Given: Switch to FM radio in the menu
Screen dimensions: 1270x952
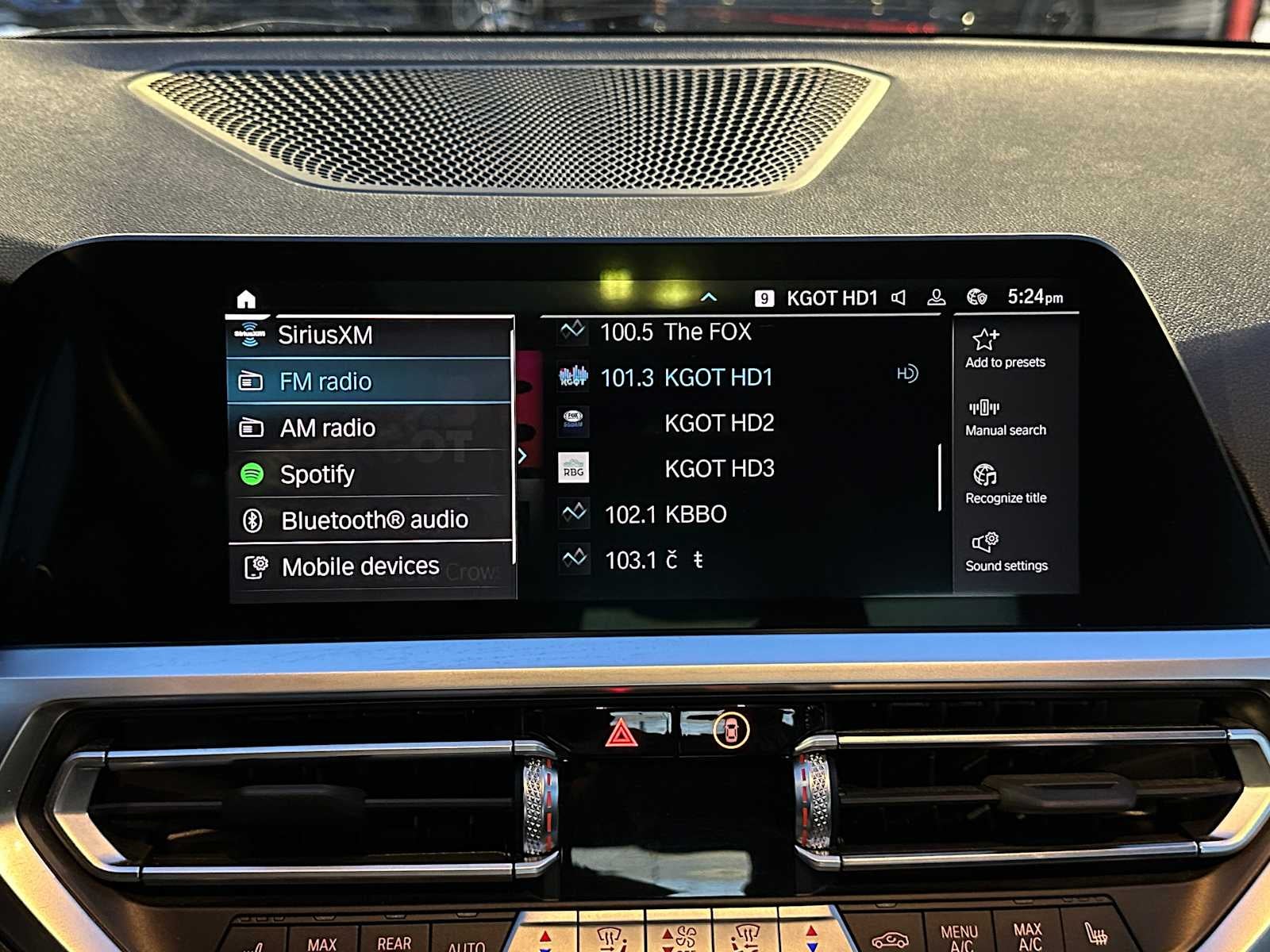Looking at the screenshot, I should 327,381.
